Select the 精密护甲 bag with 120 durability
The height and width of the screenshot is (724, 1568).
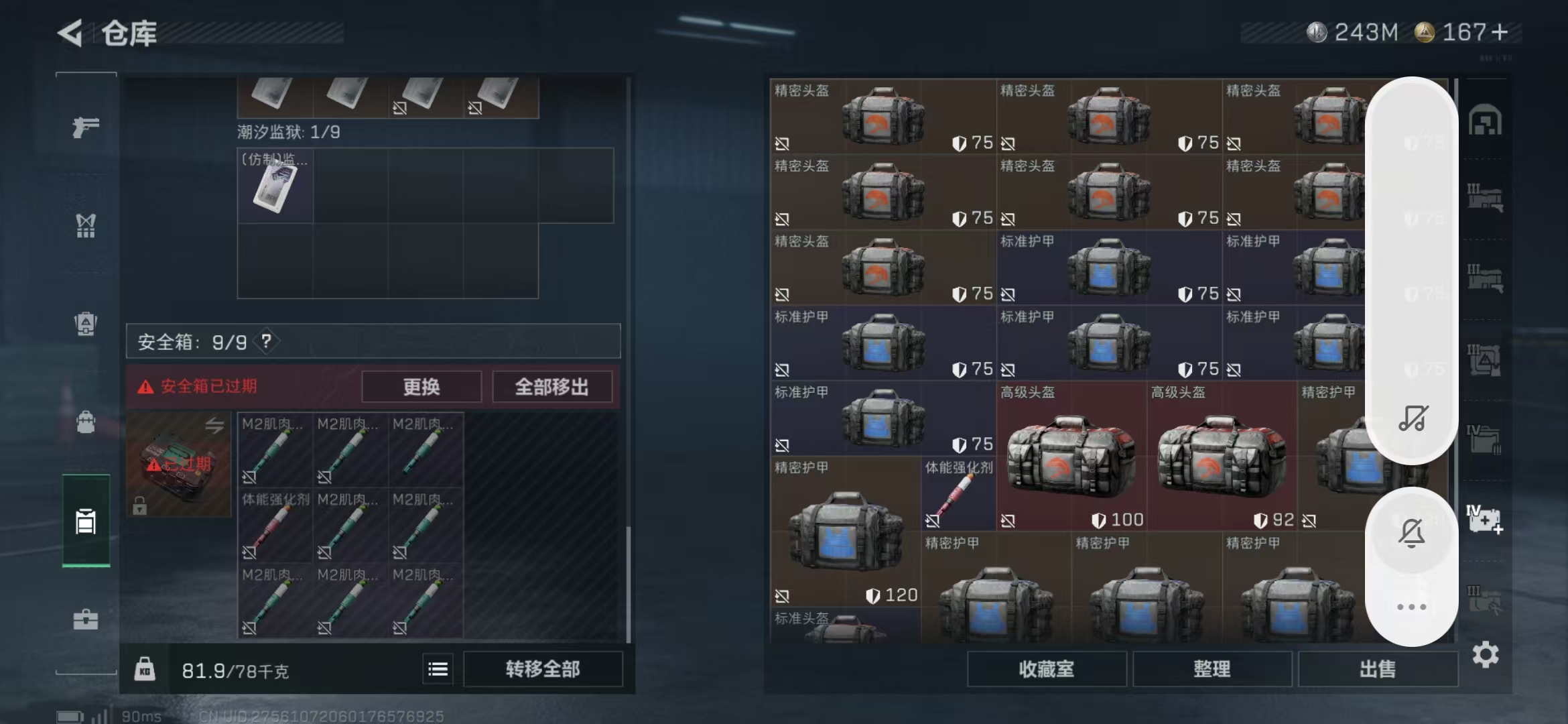pos(846,531)
